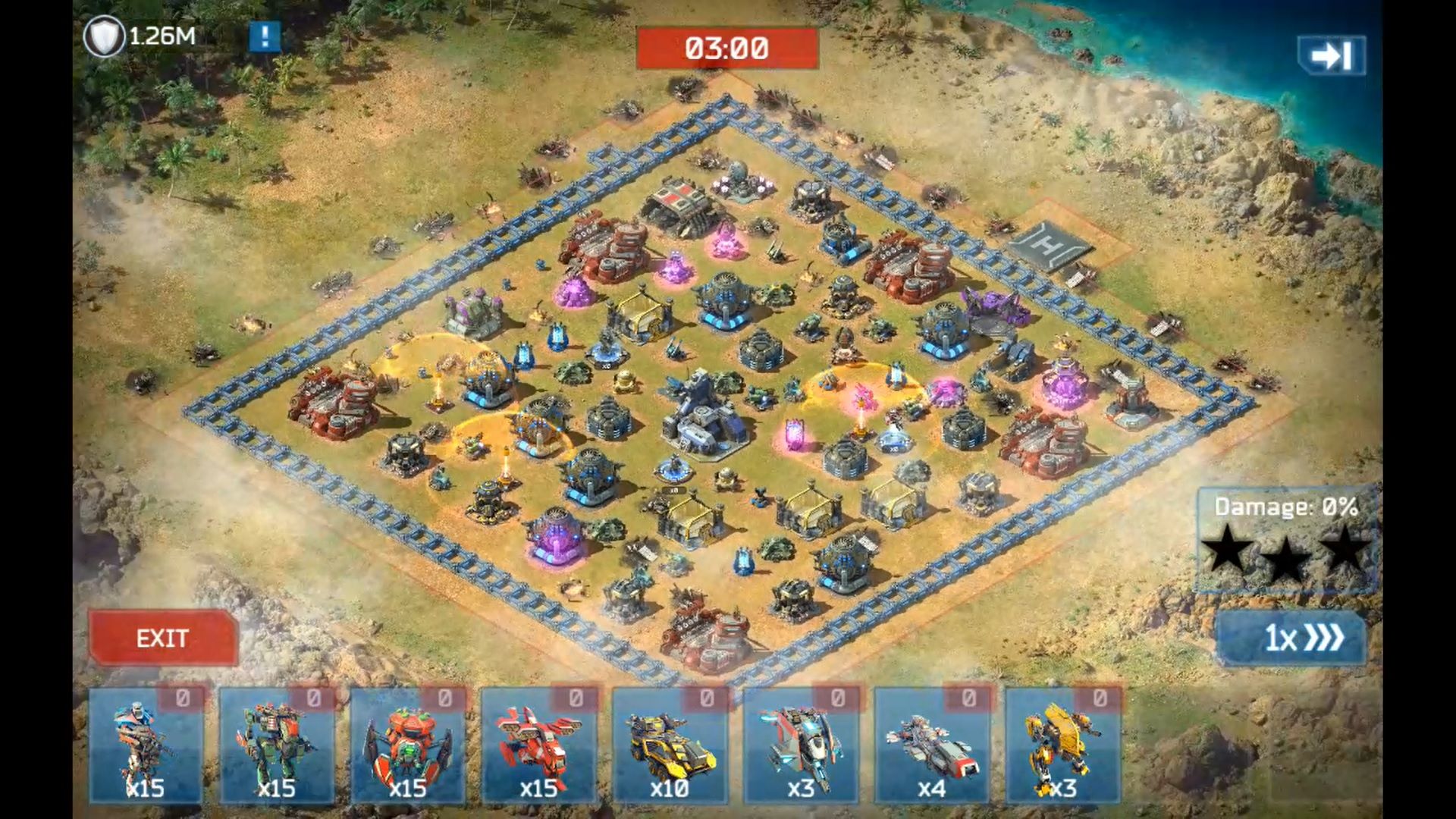
Task: Select the infantry soldier unit card
Action: click(146, 745)
